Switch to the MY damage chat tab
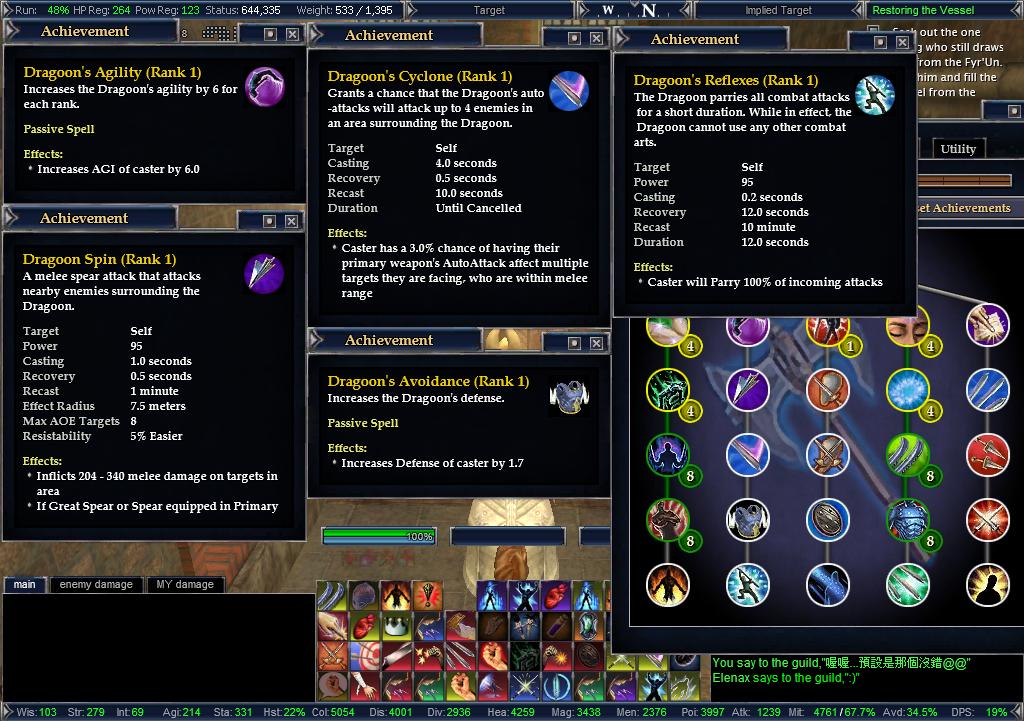Viewport: 1024px width, 721px height. [185, 584]
